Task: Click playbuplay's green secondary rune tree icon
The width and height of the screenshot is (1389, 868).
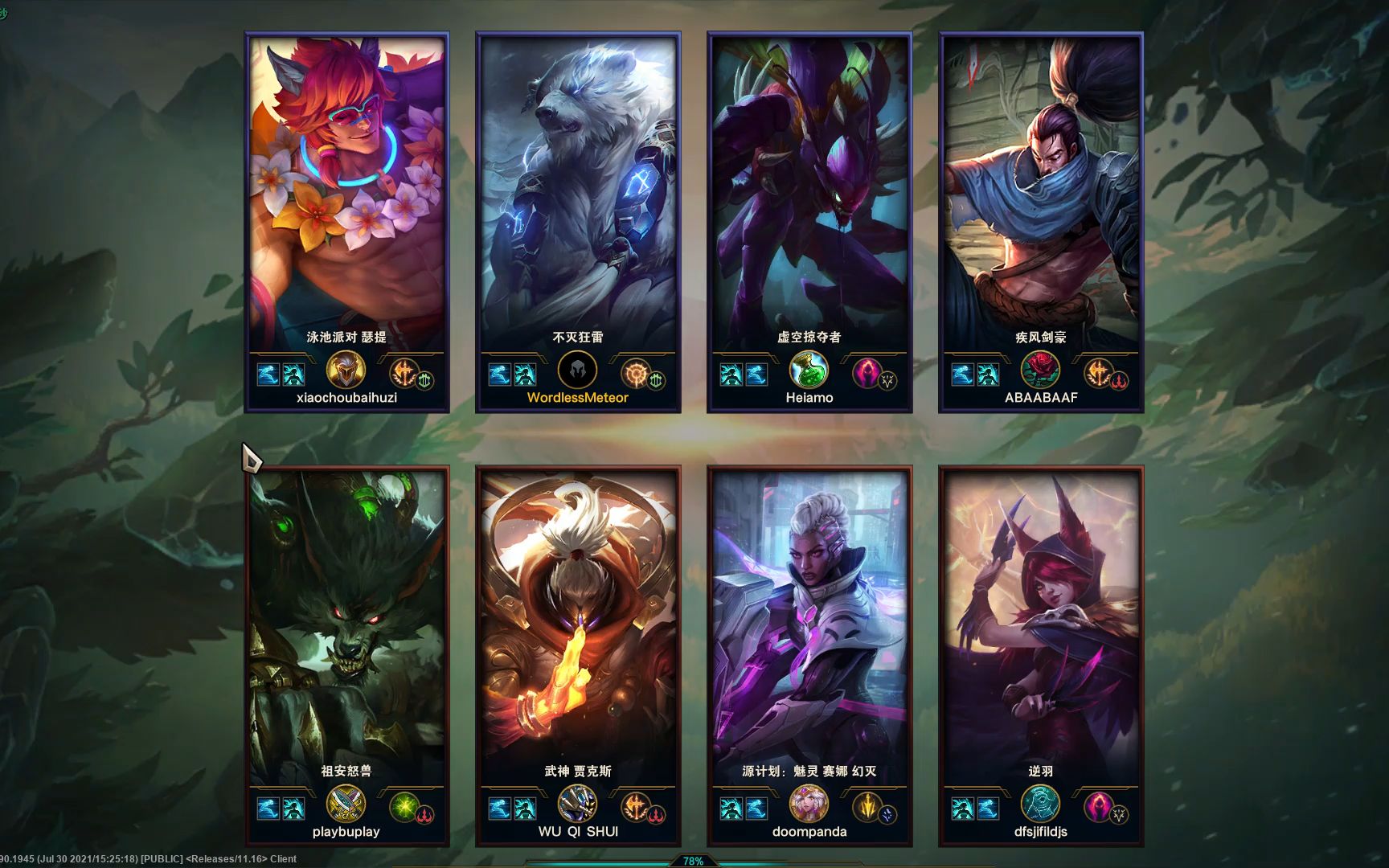Action: pos(403,807)
